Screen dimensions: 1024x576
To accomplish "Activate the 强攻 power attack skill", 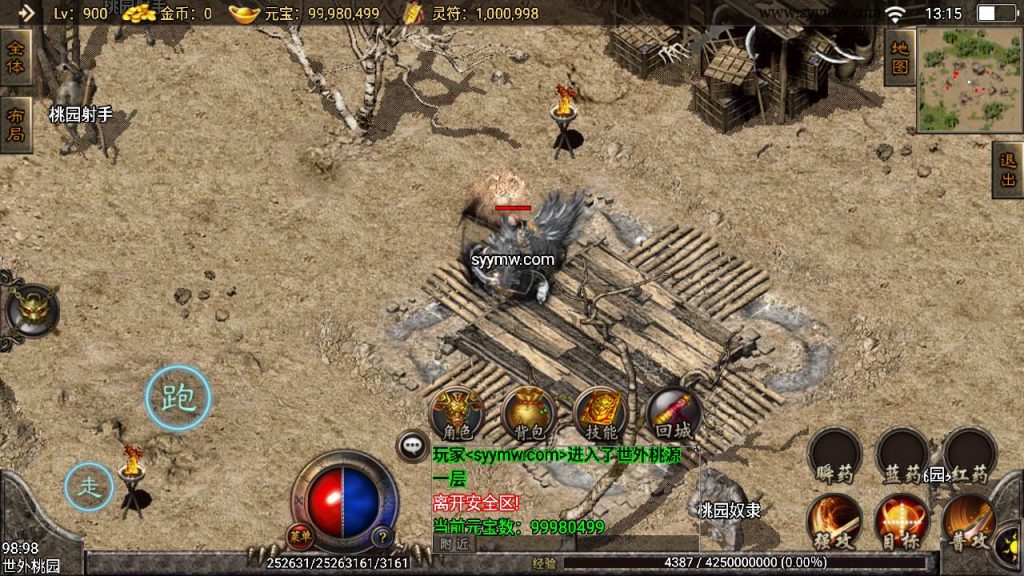I will pyautogui.click(x=834, y=519).
